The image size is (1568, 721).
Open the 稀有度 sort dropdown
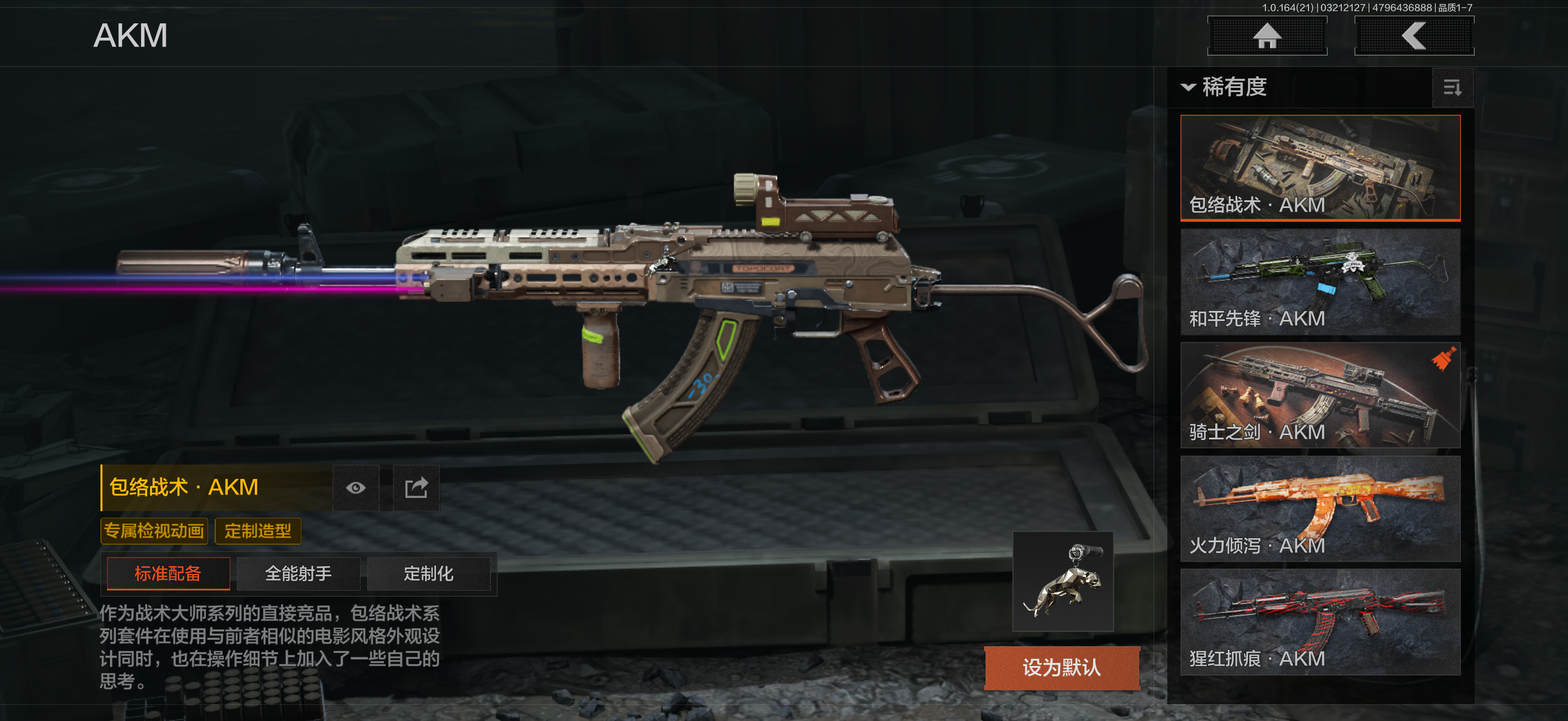[1224, 87]
